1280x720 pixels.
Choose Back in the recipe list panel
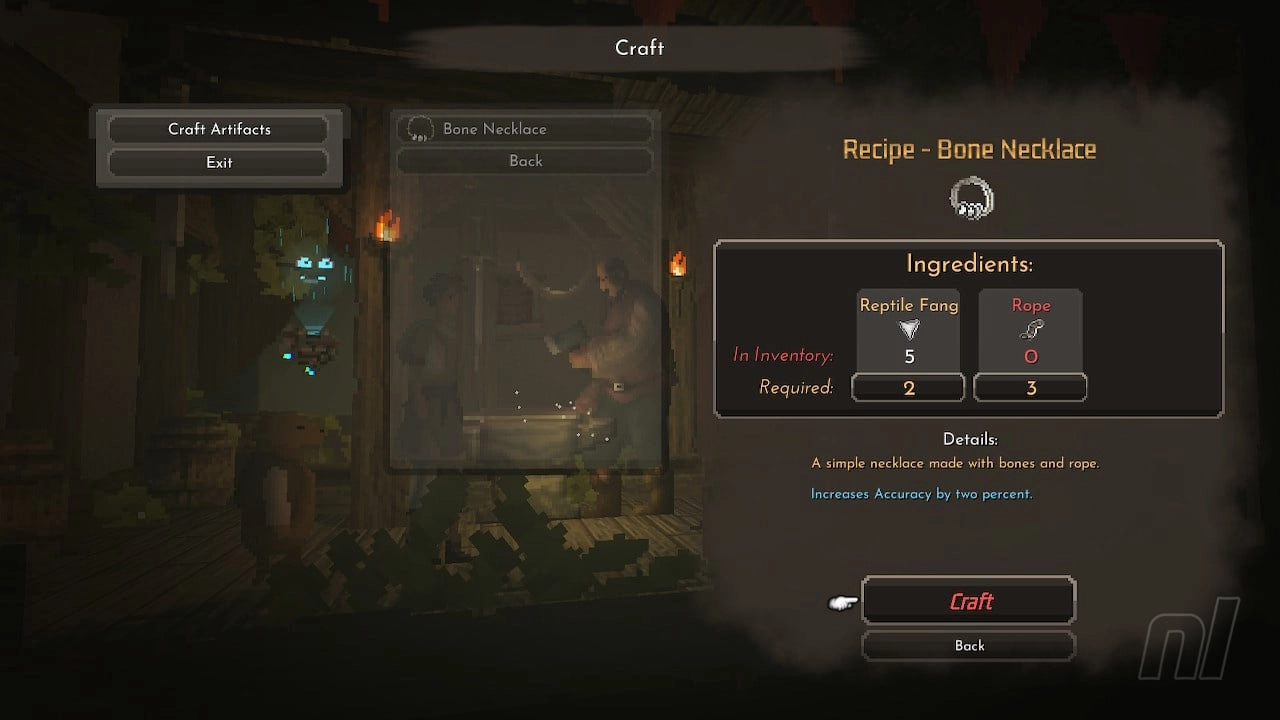[x=525, y=161]
